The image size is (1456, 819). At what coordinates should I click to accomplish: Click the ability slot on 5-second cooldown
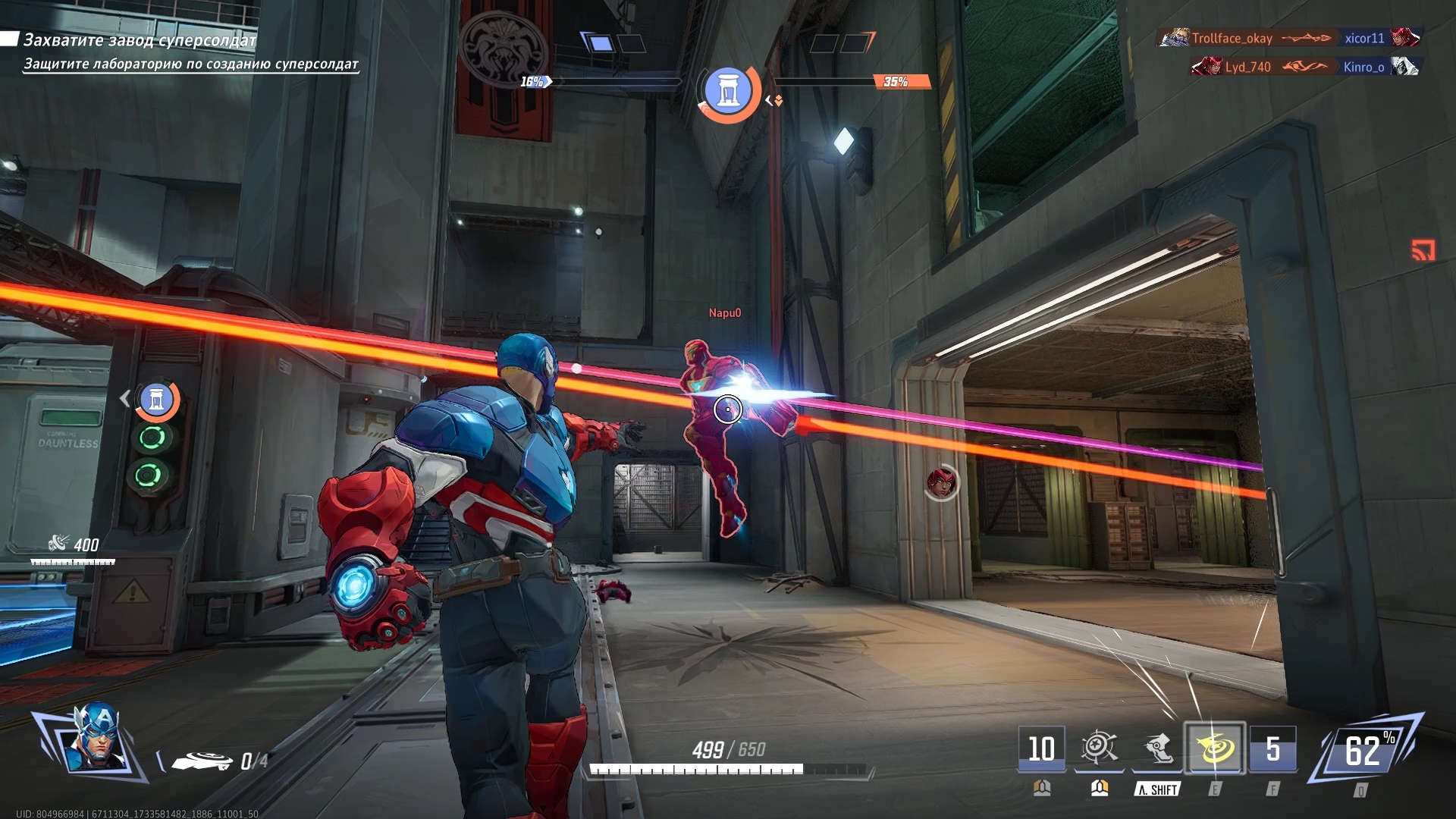pos(1272,748)
